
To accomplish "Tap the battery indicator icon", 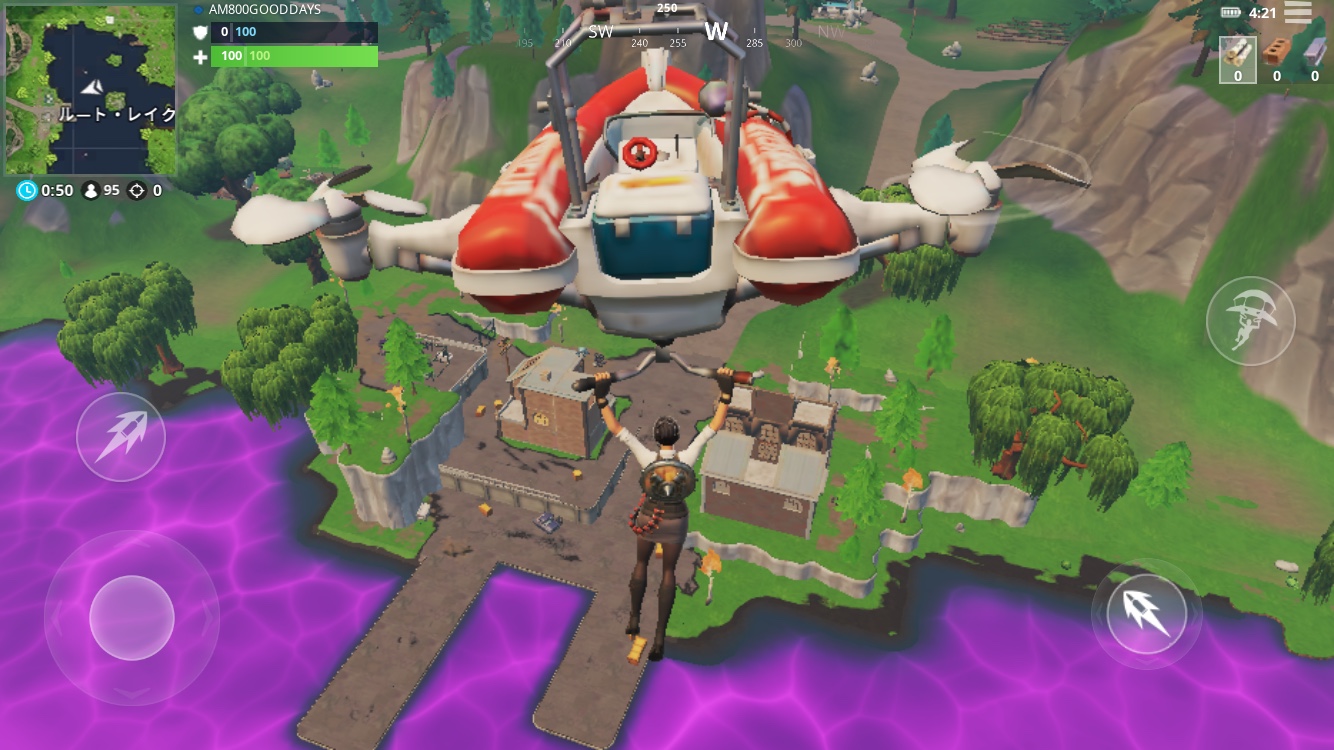I will pos(1231,12).
